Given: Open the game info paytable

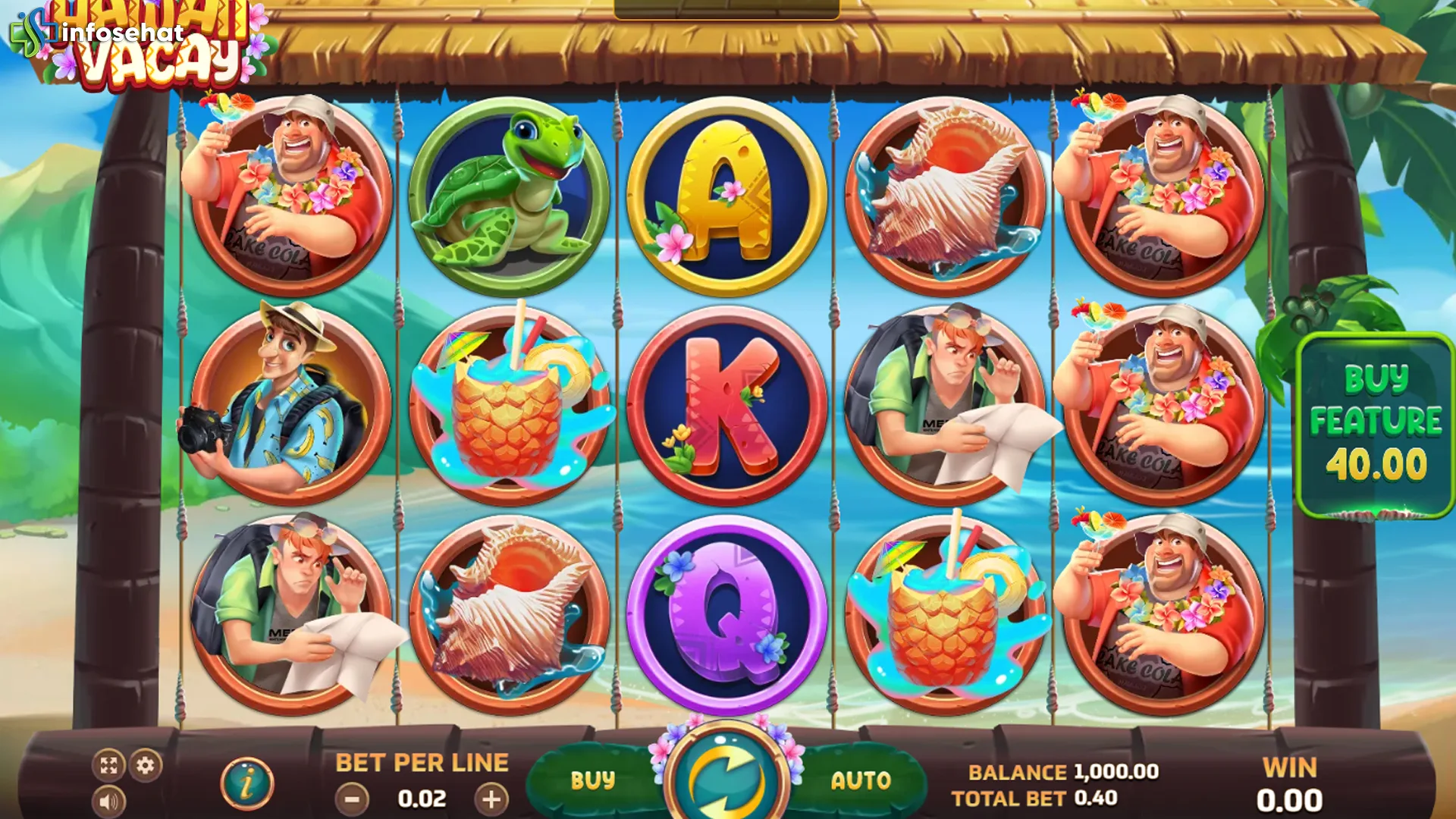Looking at the screenshot, I should click(247, 783).
